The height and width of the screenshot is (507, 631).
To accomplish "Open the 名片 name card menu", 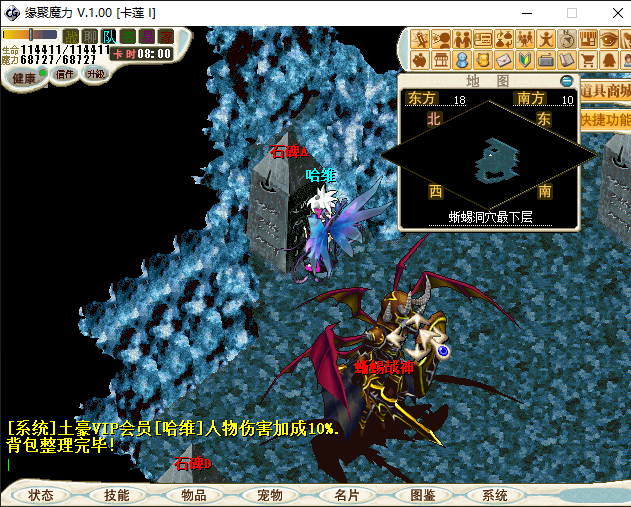I will click(x=346, y=495).
